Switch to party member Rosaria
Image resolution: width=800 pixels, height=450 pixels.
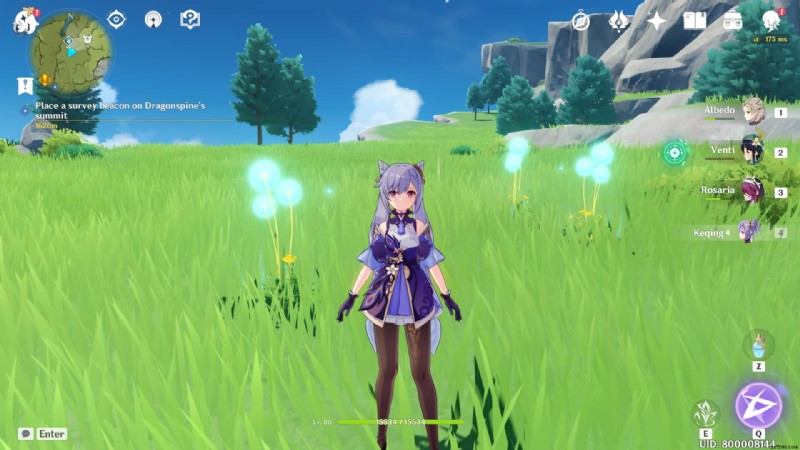click(751, 192)
